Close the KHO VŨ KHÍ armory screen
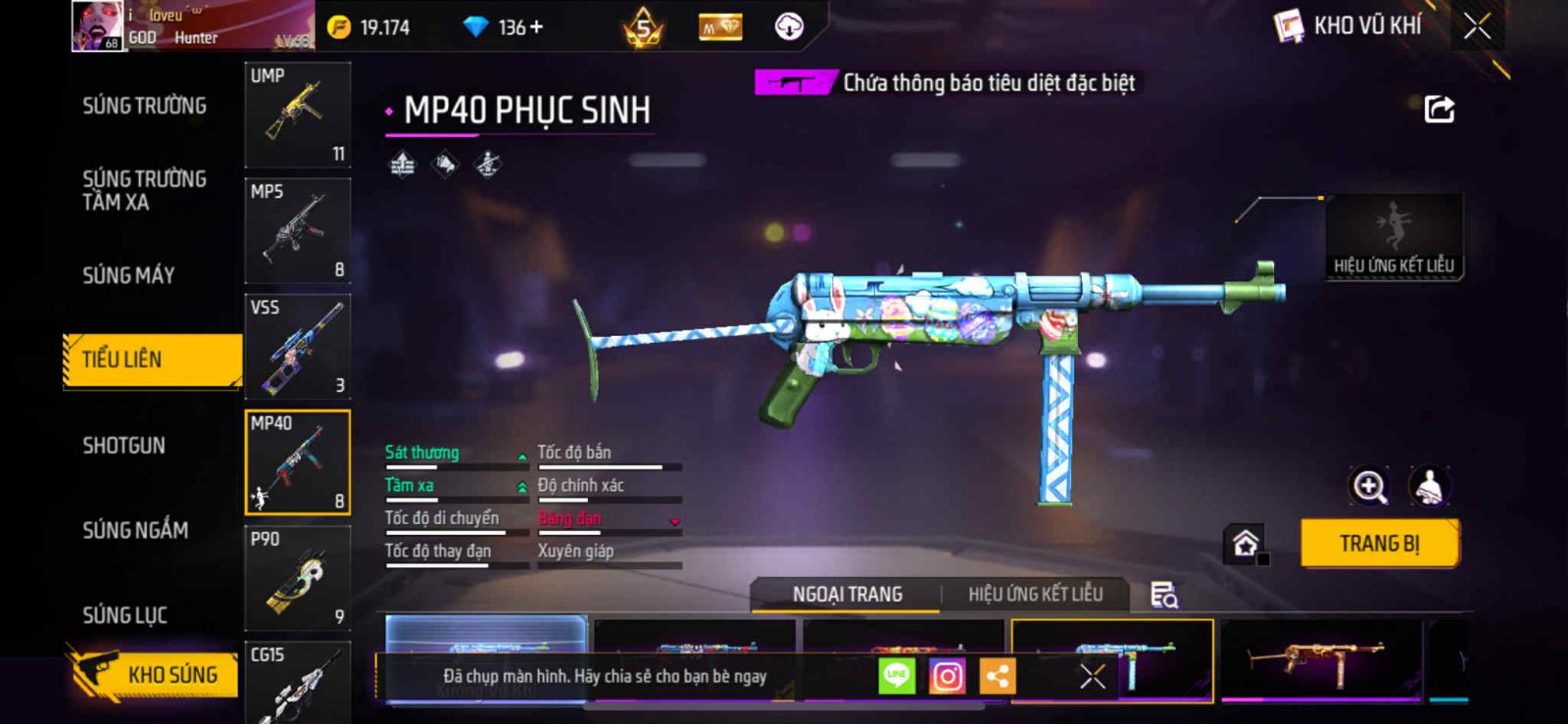The image size is (1568, 724). pyautogui.click(x=1477, y=26)
